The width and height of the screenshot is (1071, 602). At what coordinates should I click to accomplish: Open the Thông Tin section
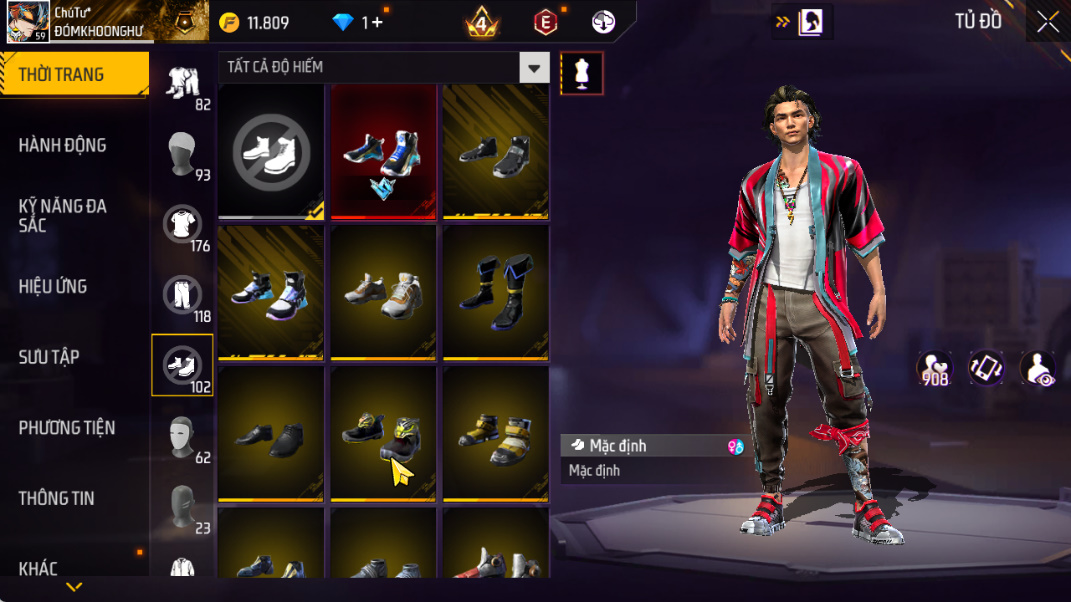pos(57,498)
